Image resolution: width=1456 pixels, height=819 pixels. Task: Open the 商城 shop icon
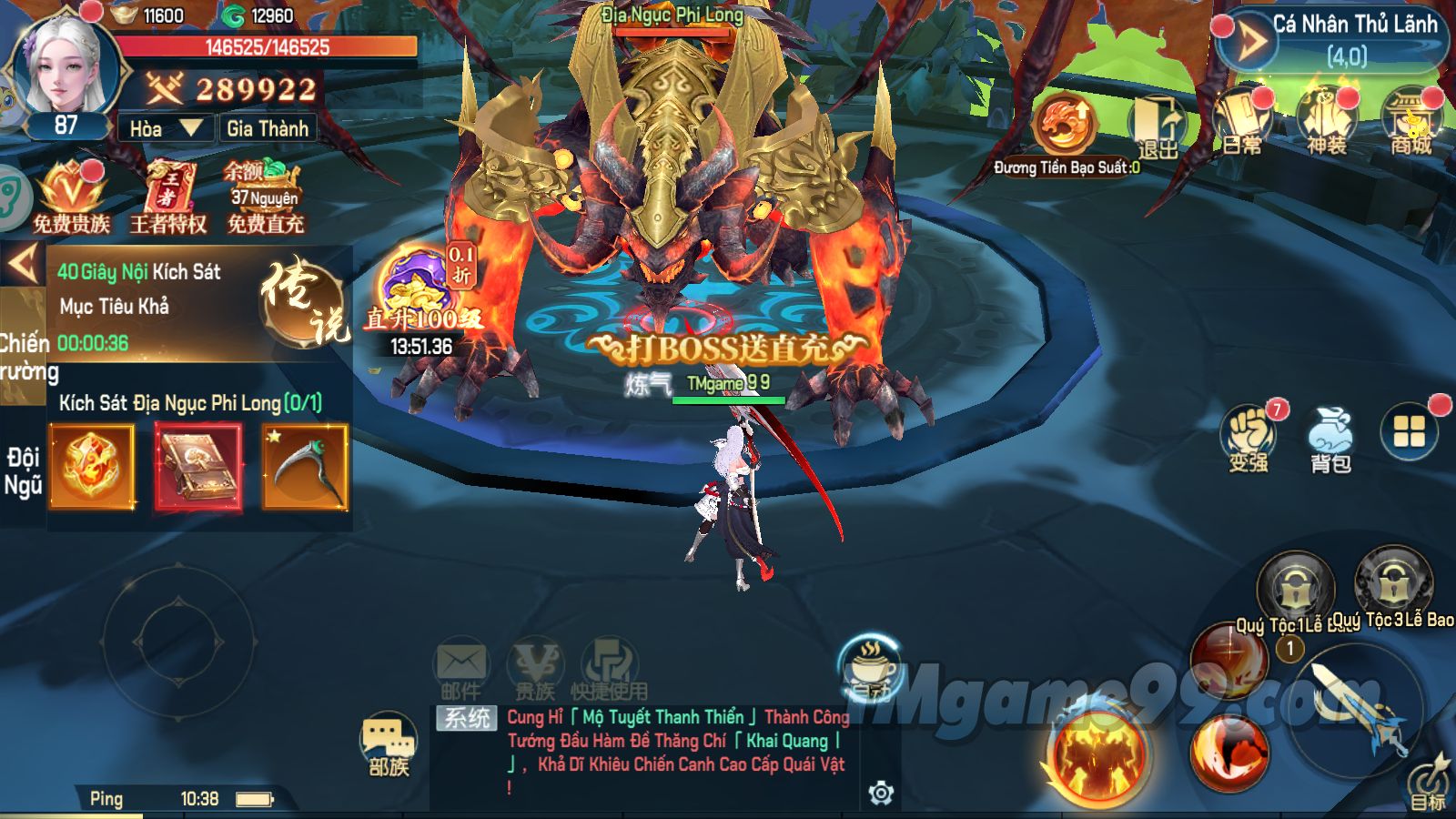click(1410, 123)
